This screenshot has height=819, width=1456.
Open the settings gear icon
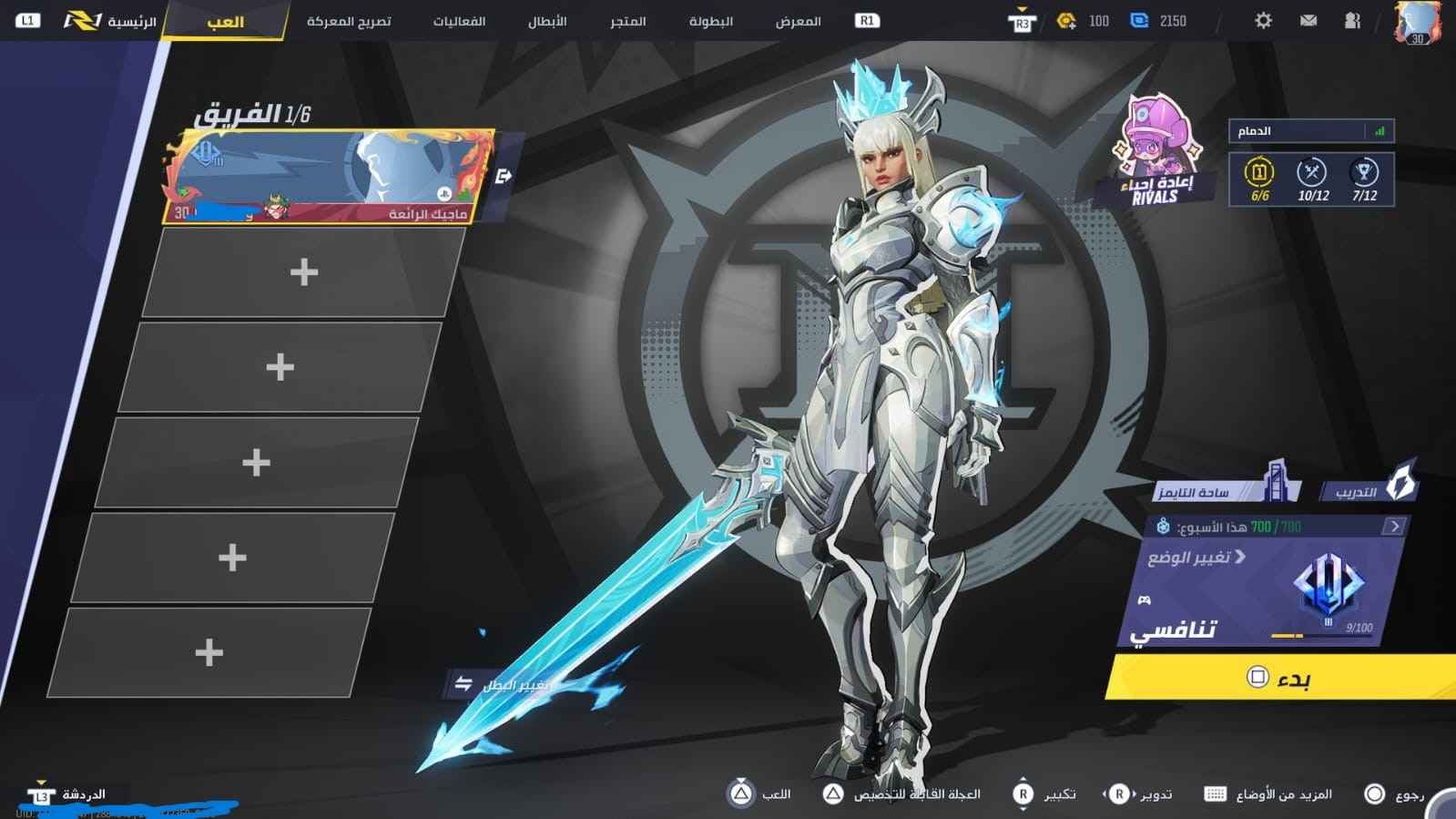coord(1262,20)
